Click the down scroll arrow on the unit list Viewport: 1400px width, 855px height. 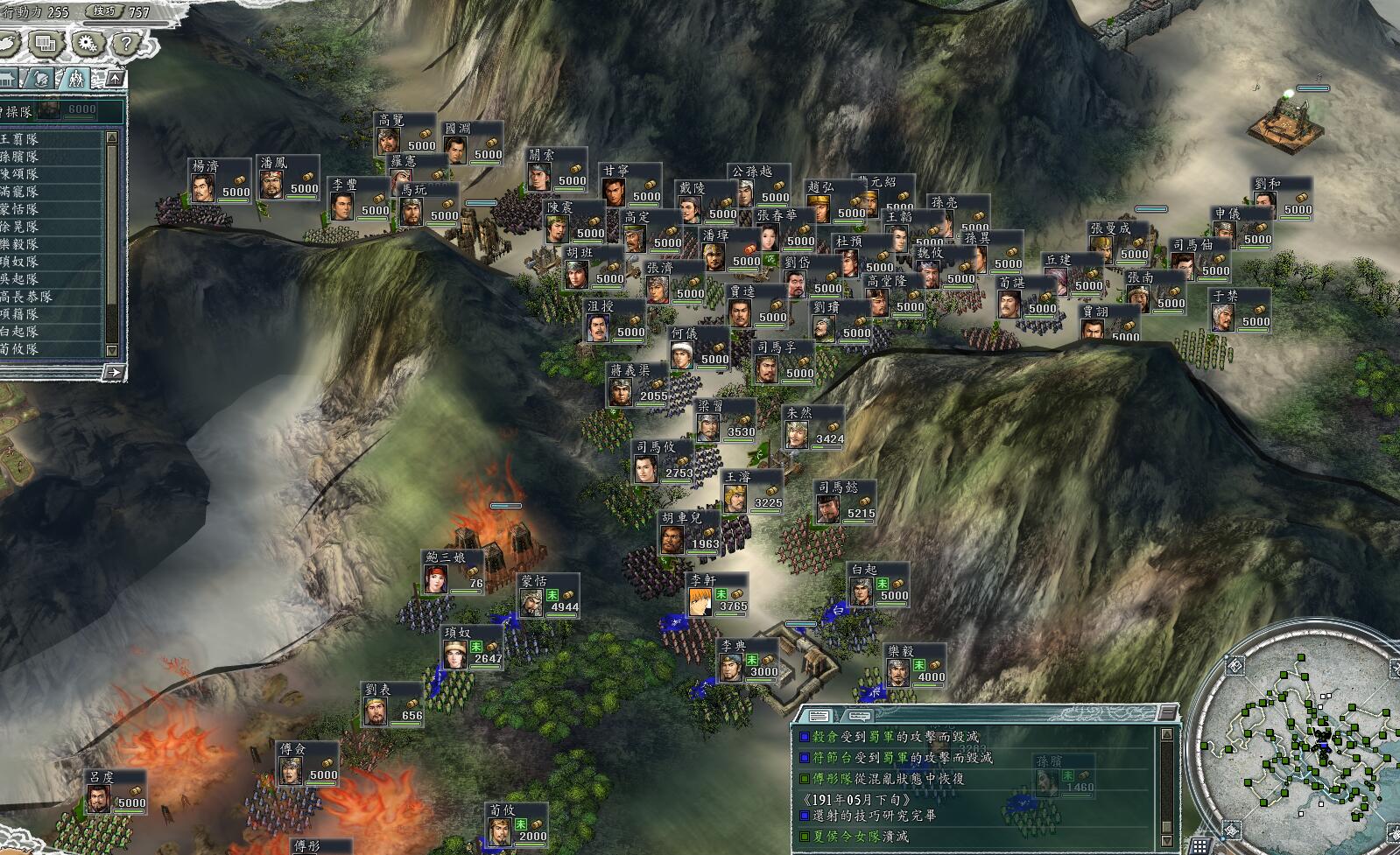(112, 350)
